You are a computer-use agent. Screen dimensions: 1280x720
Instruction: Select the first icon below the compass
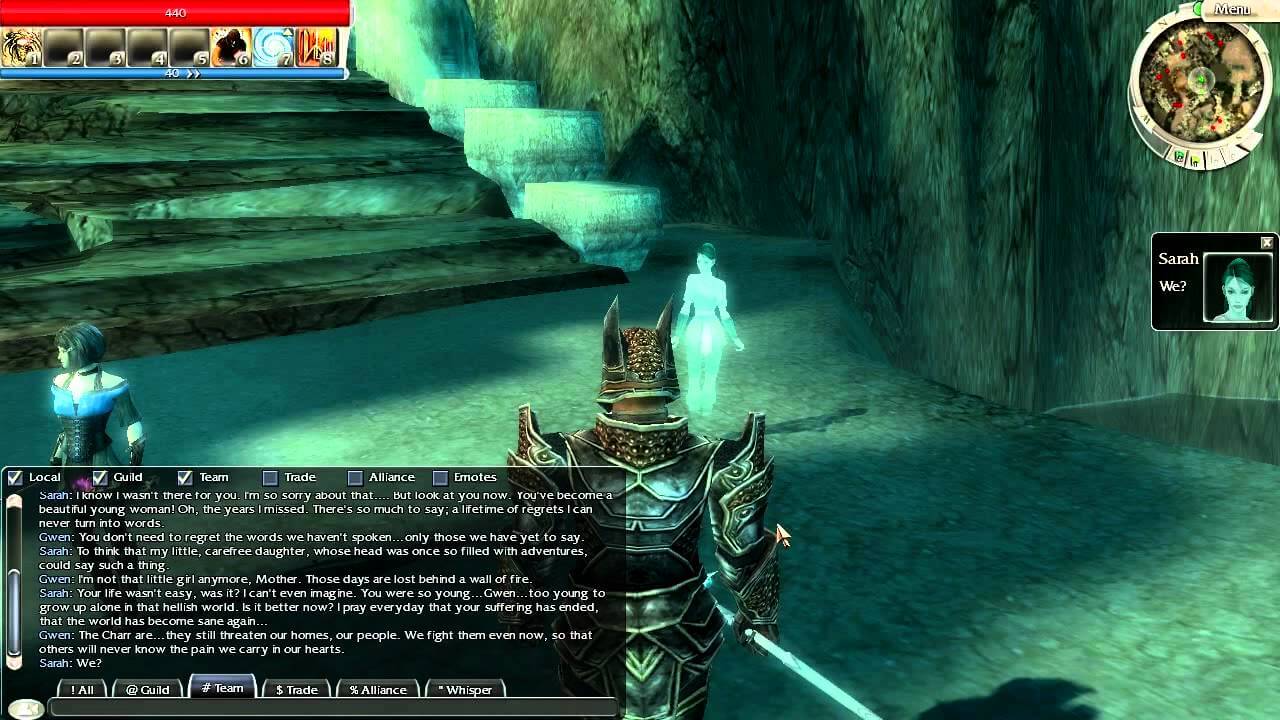pos(1179,156)
